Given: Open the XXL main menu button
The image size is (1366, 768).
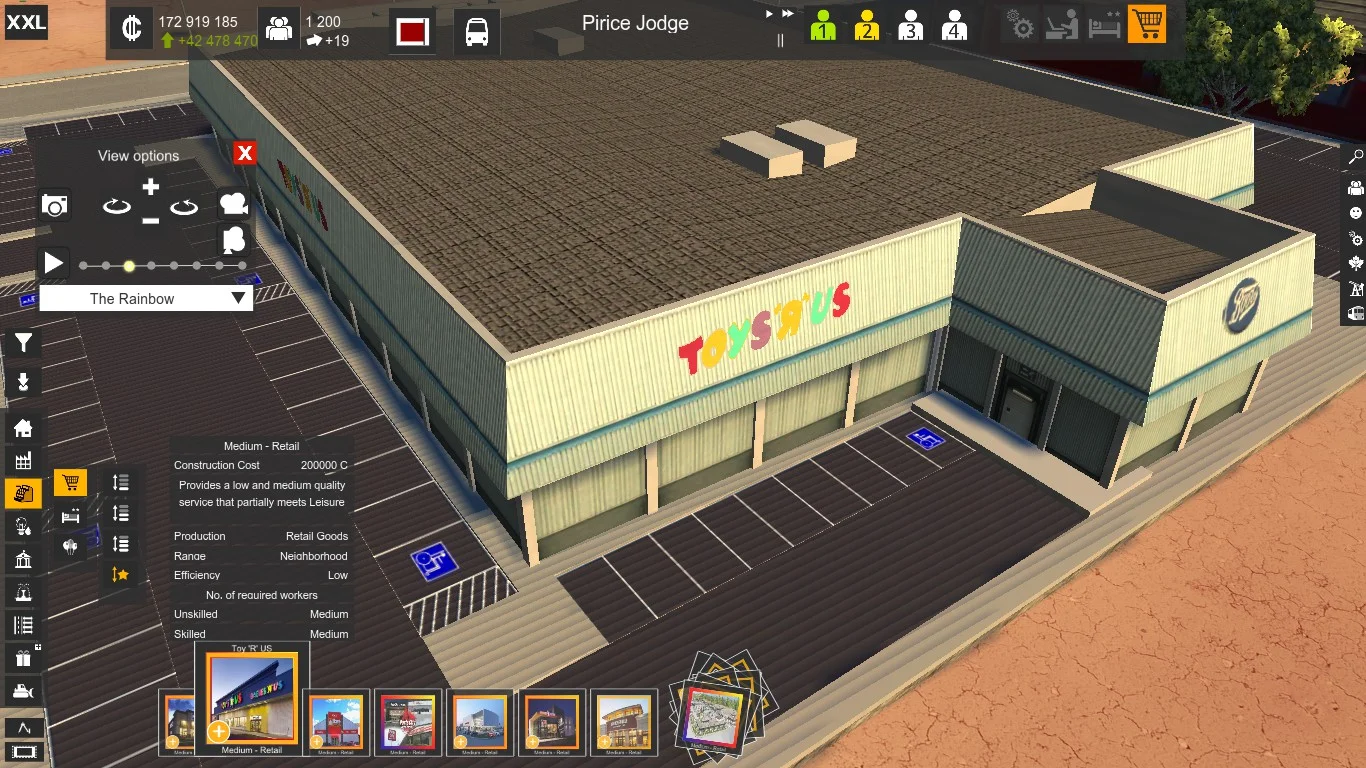Looking at the screenshot, I should click(x=26, y=22).
